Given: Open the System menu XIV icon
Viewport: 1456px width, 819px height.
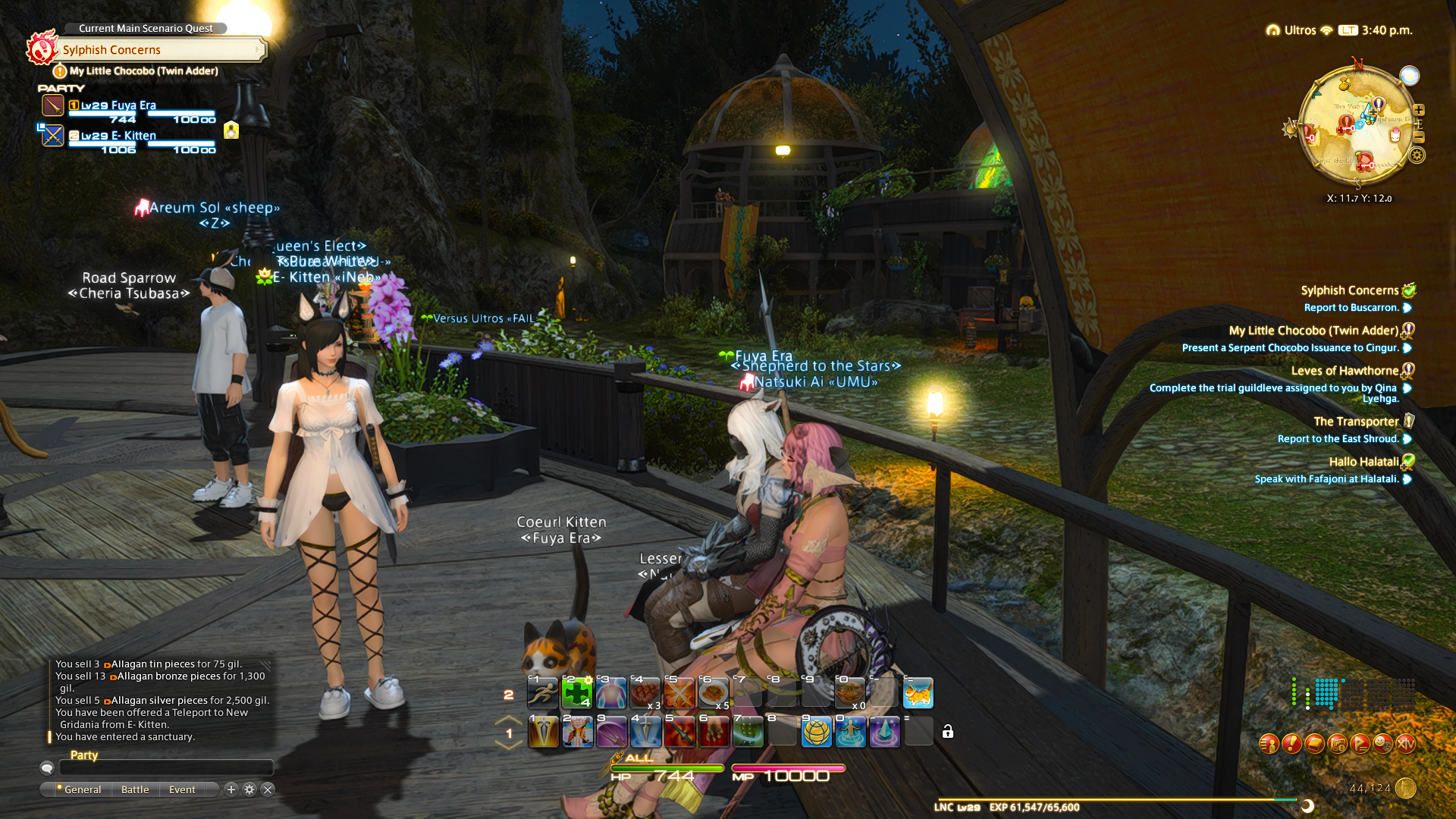Looking at the screenshot, I should [x=1405, y=744].
